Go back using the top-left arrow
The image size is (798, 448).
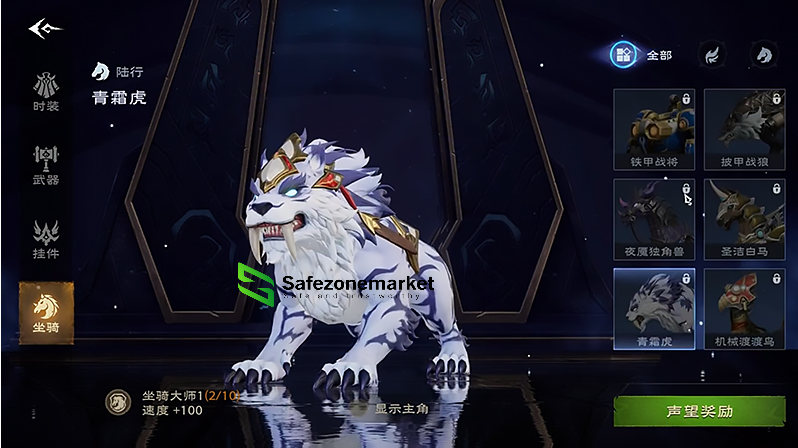pos(44,27)
